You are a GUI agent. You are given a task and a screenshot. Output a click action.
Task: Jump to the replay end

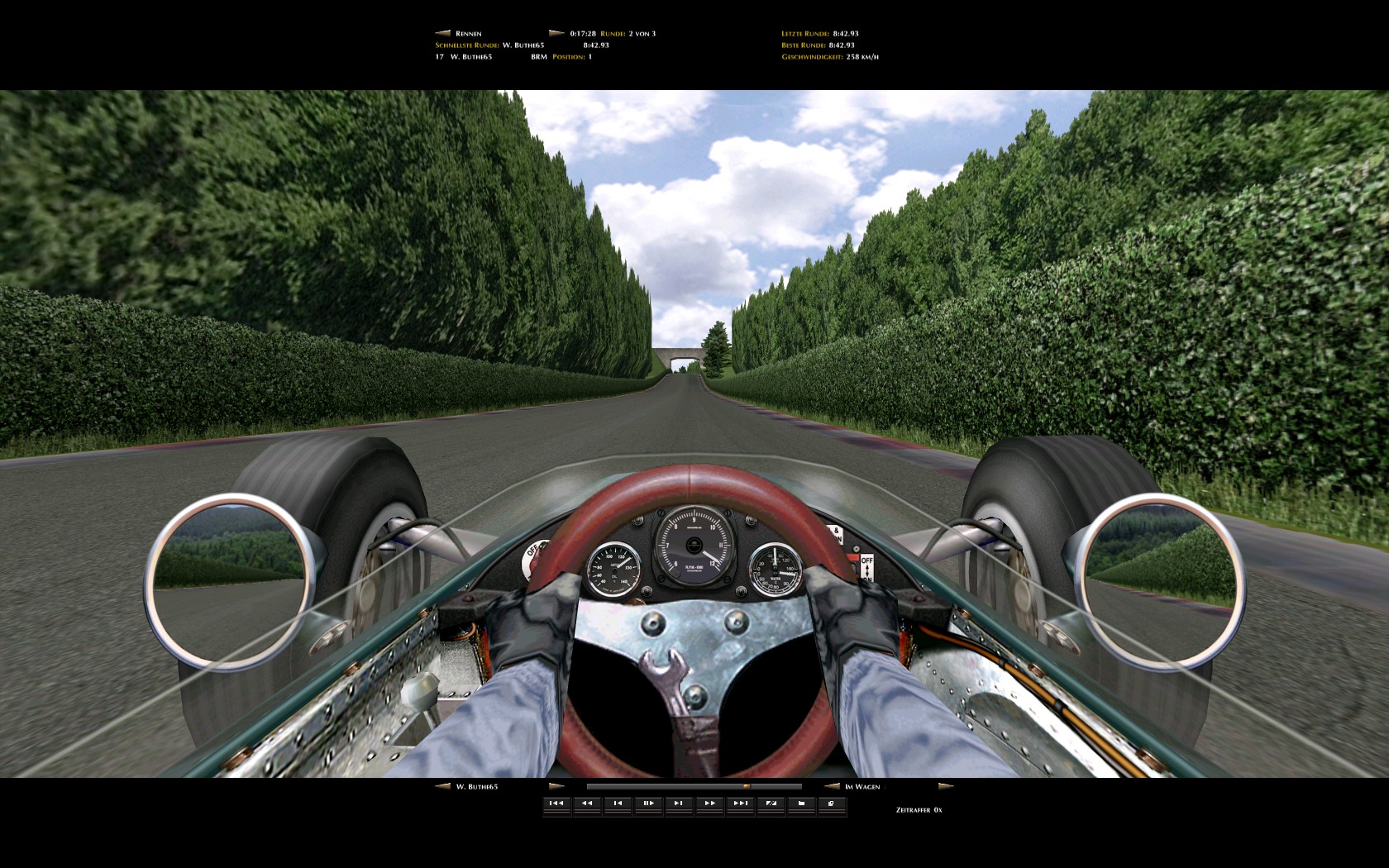(740, 804)
